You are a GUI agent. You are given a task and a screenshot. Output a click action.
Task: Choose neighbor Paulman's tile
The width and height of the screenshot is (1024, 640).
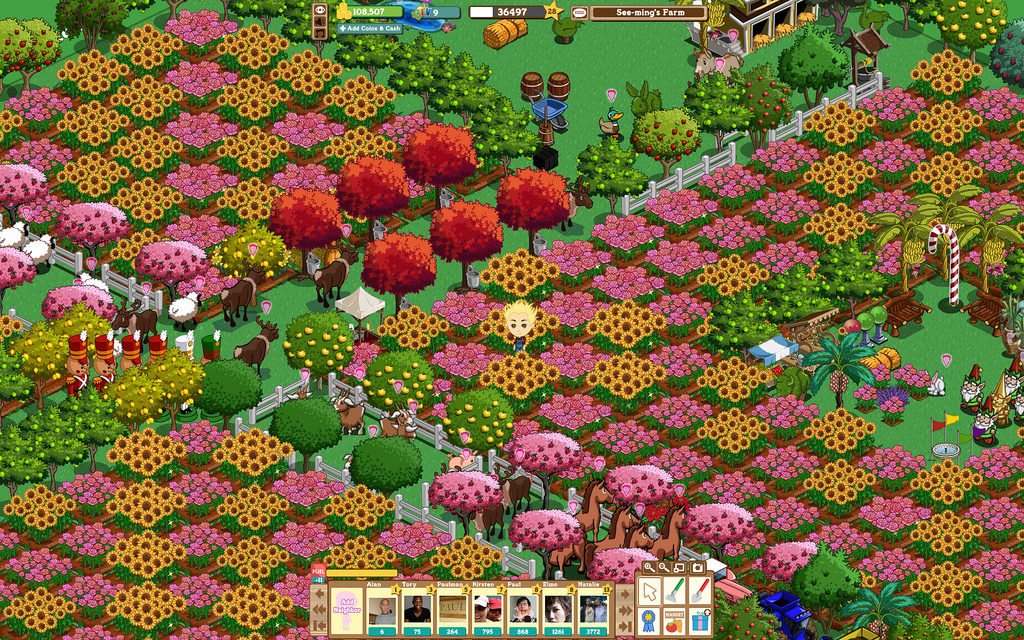(453, 609)
